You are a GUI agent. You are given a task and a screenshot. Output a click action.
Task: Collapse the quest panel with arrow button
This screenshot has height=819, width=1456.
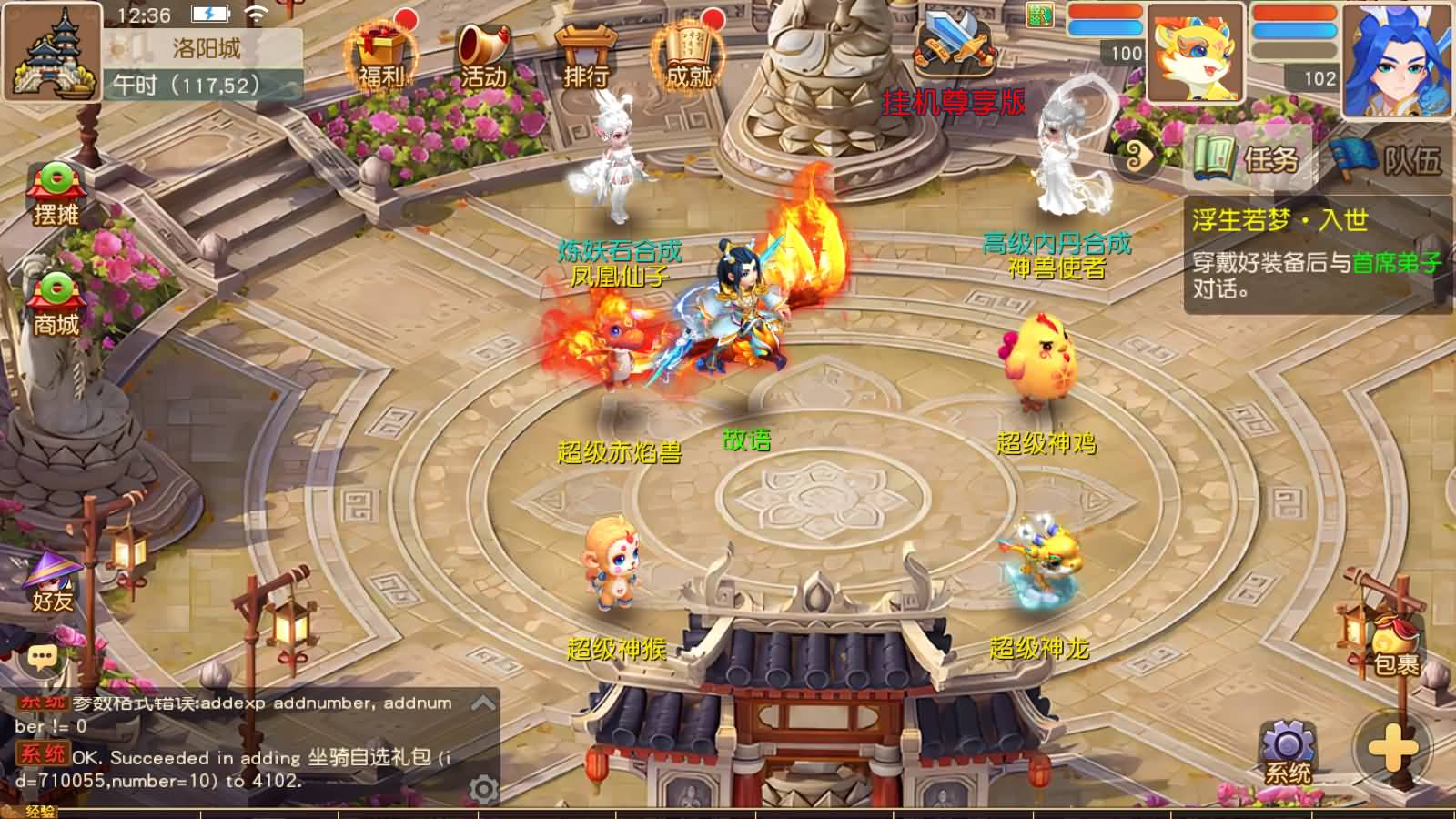(x=1137, y=158)
